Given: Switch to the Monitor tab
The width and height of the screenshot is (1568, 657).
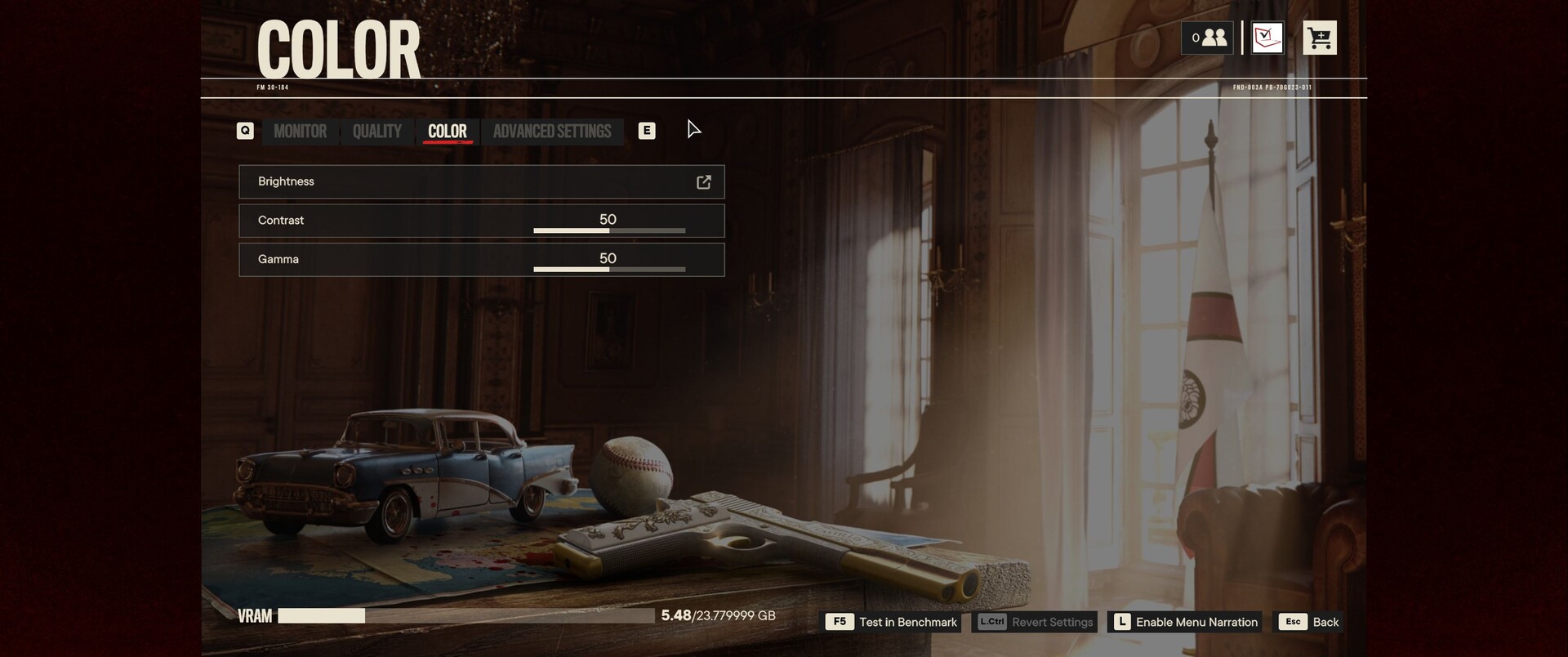Looking at the screenshot, I should (300, 132).
